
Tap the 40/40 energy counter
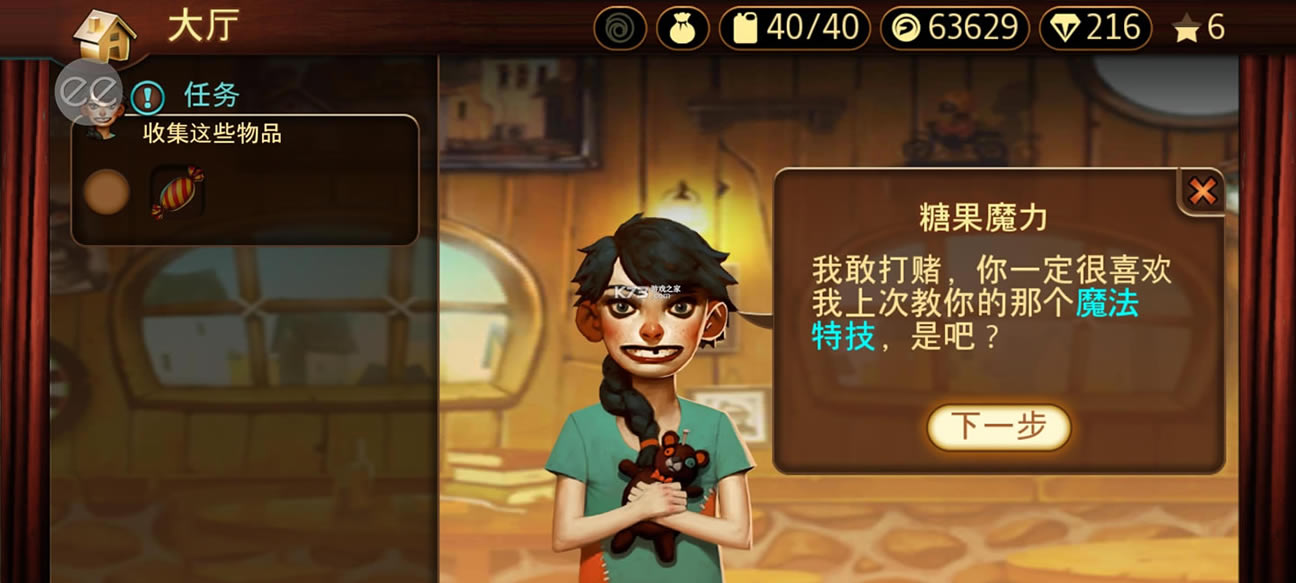click(794, 28)
